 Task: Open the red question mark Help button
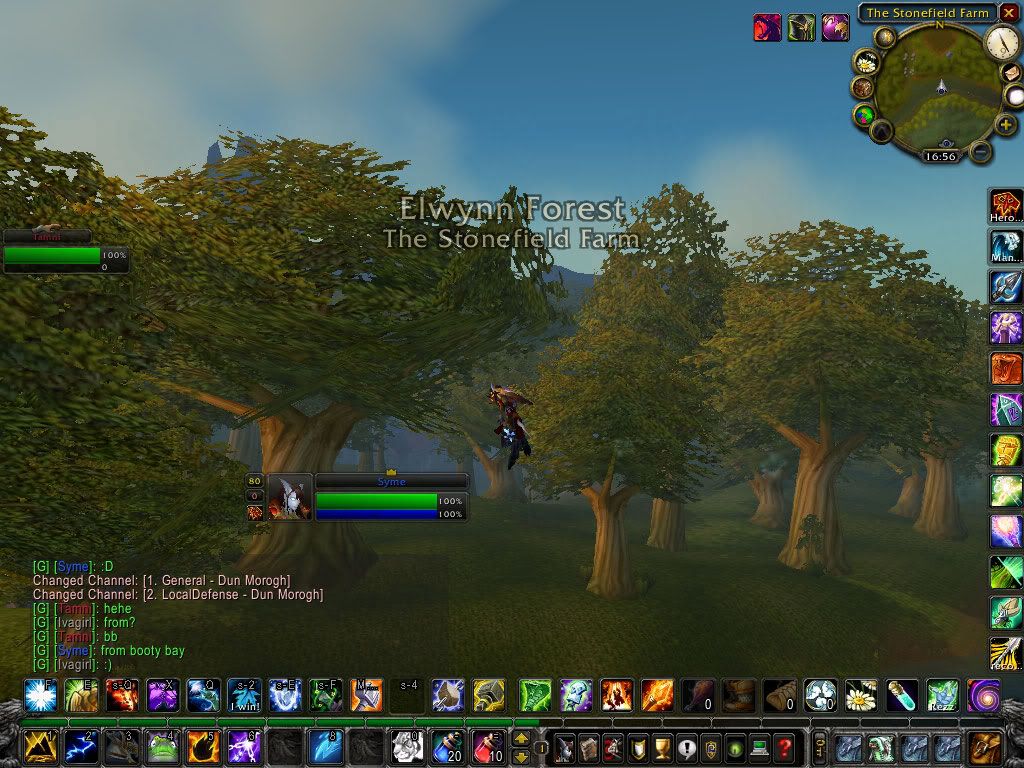click(785, 747)
